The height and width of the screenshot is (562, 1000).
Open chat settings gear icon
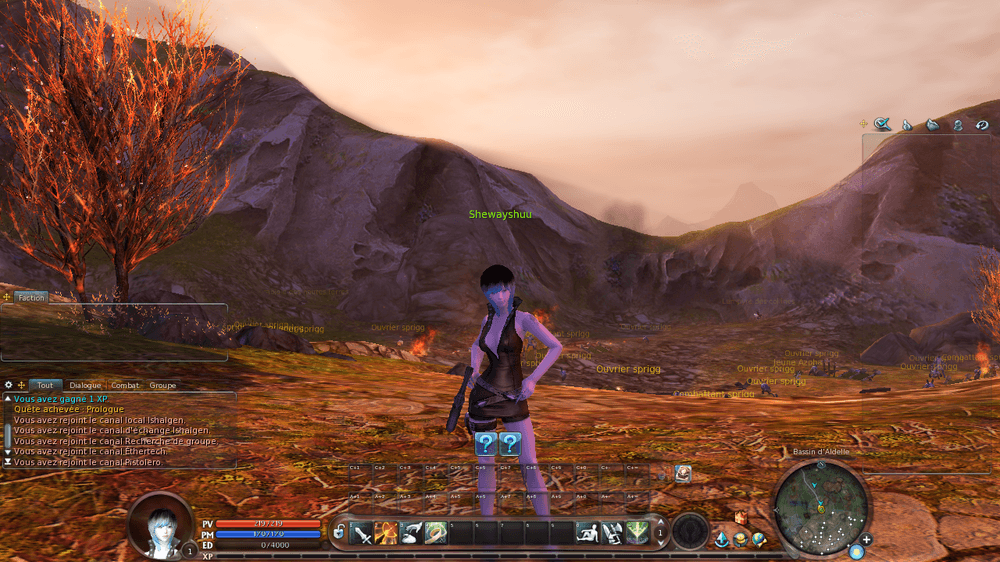click(8, 385)
